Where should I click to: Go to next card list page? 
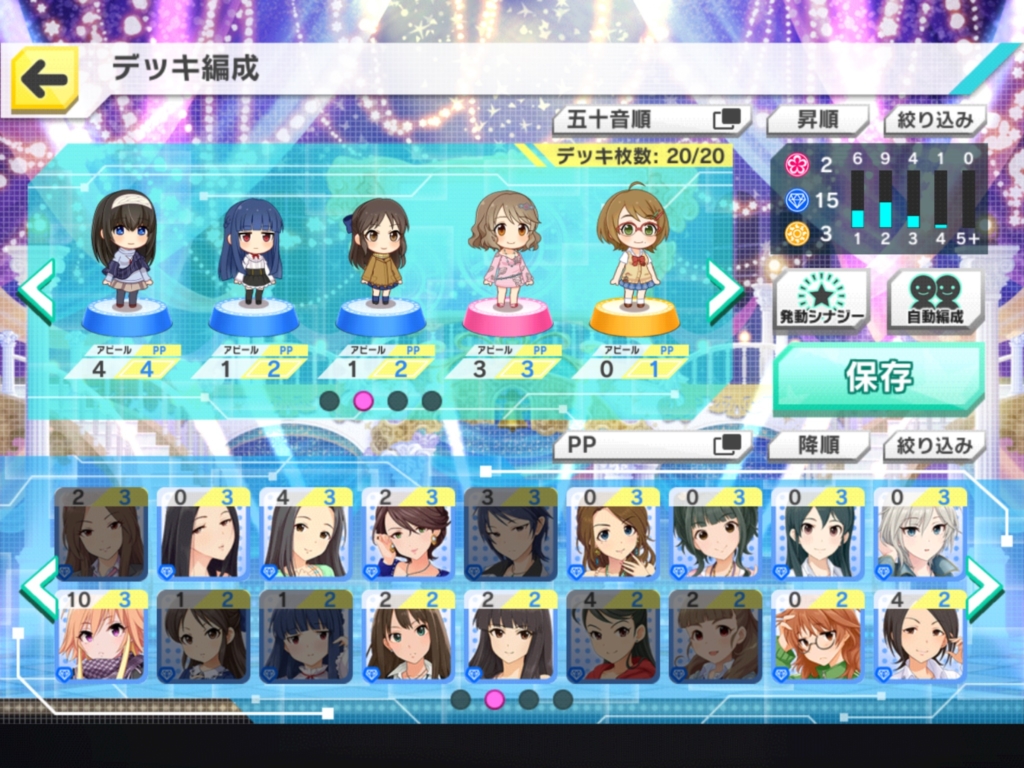983,588
